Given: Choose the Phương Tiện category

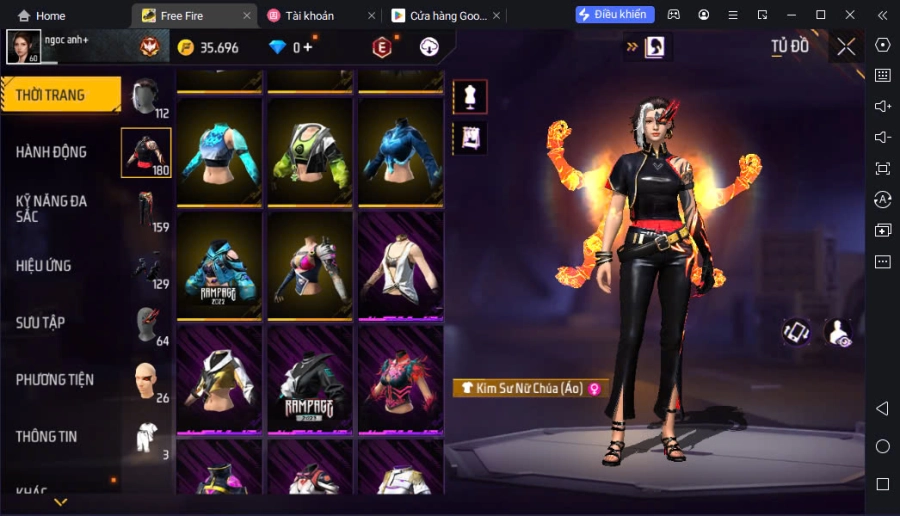Looking at the screenshot, I should pyautogui.click(x=55, y=380).
